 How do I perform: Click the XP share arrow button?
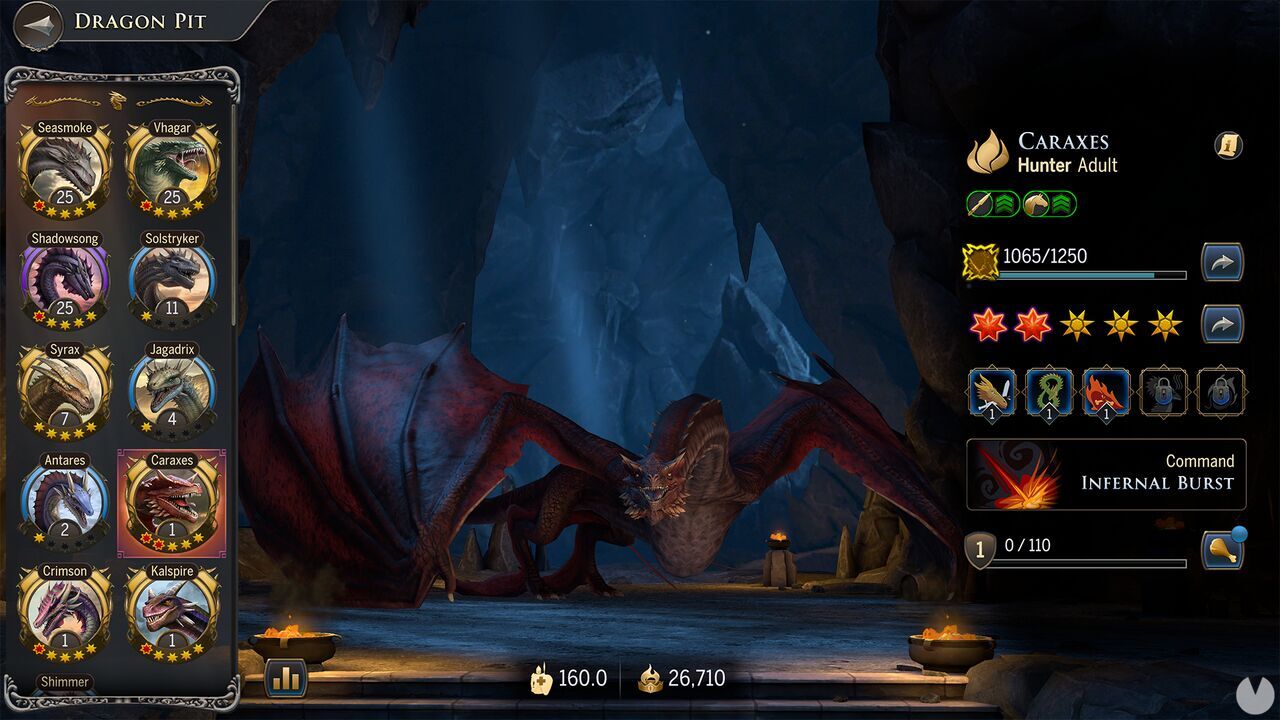[x=1222, y=262]
